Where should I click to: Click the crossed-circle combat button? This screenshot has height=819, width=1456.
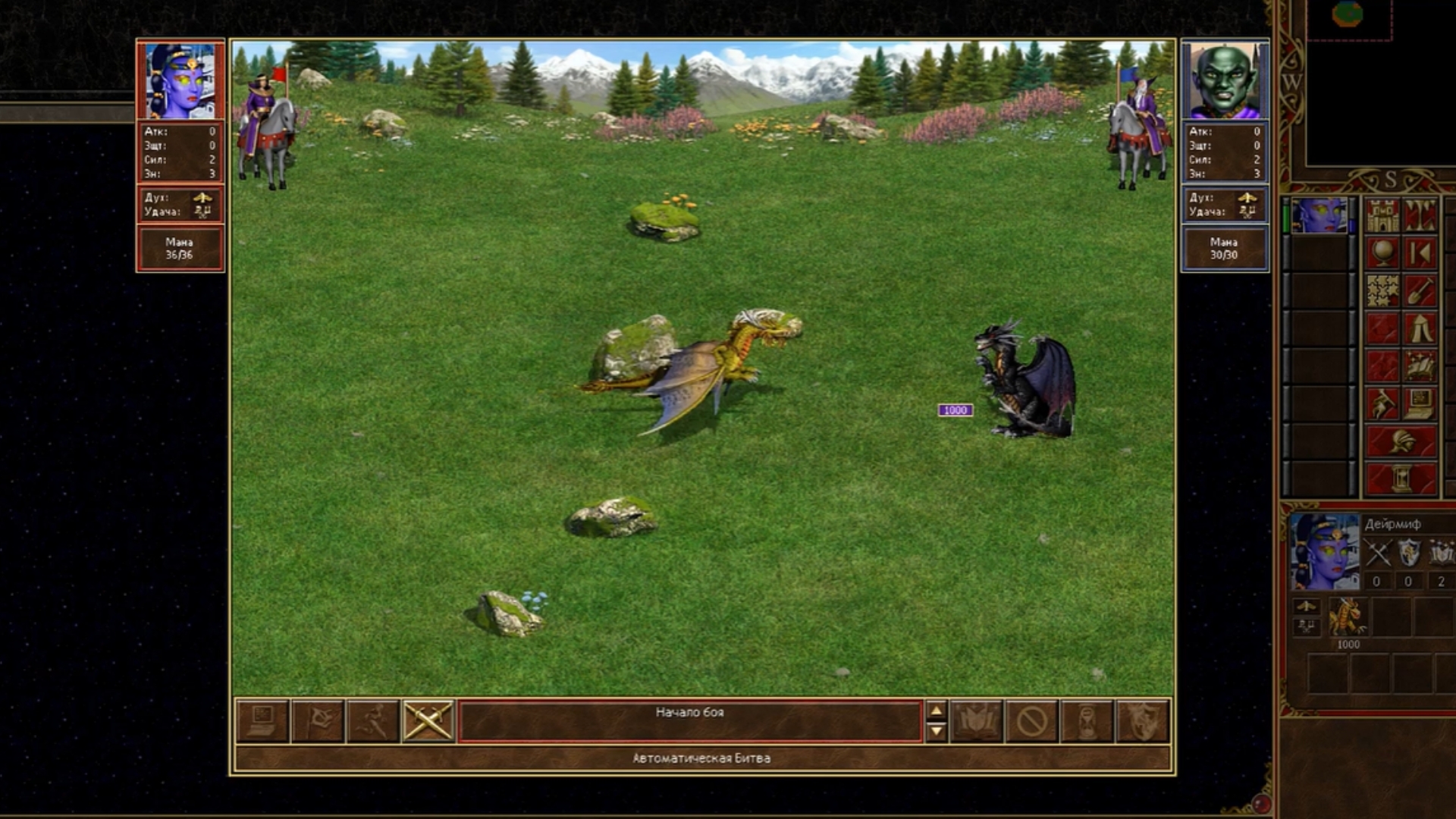[x=1032, y=720]
